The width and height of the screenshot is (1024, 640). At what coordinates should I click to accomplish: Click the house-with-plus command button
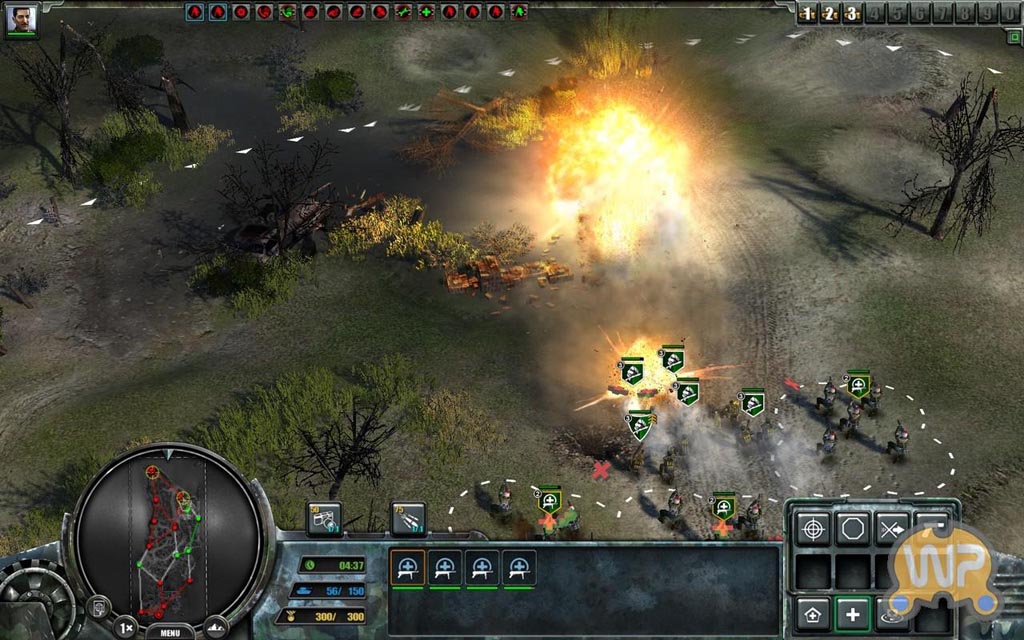pyautogui.click(x=813, y=612)
